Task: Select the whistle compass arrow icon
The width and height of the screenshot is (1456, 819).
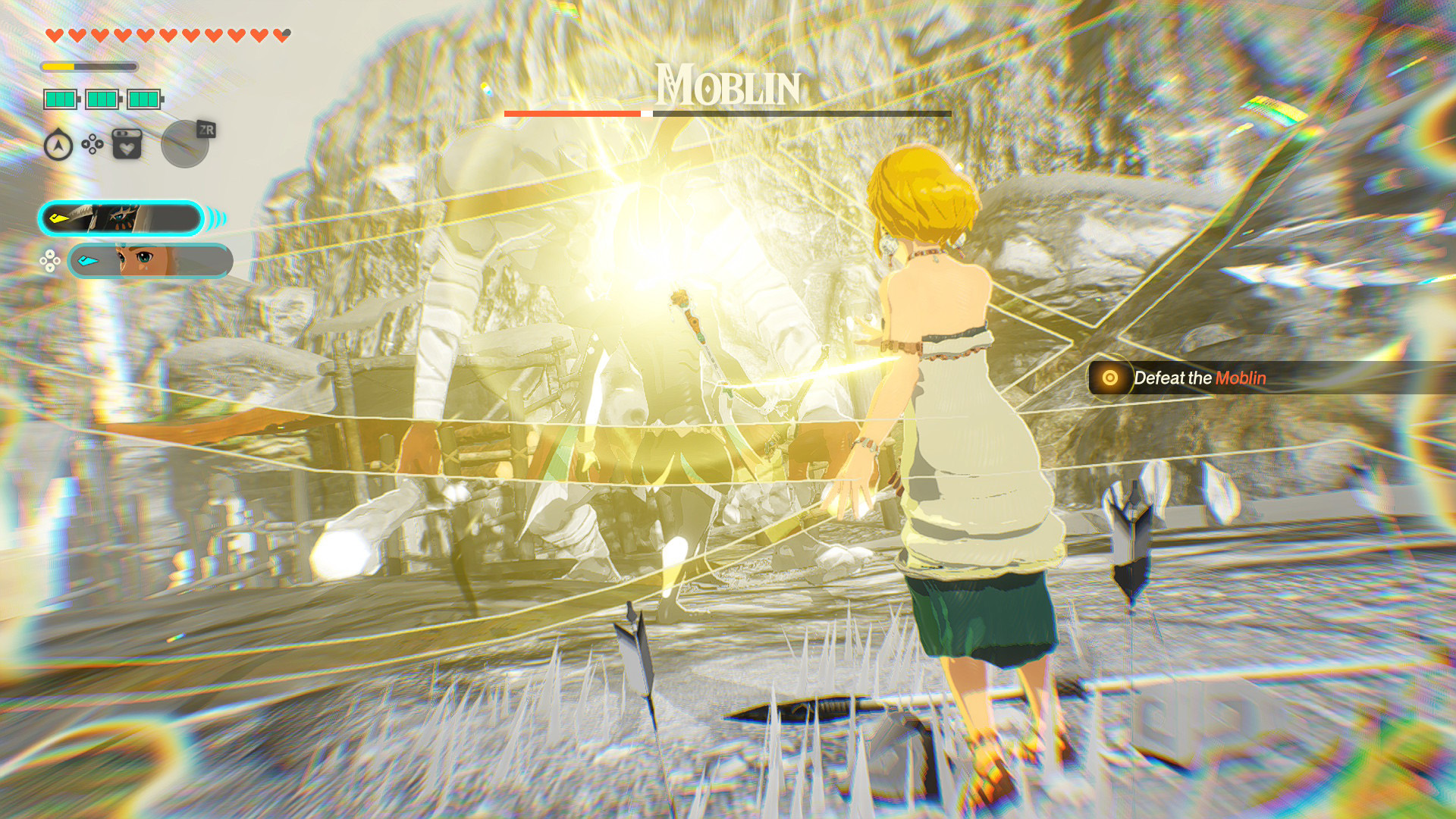Action: pyautogui.click(x=58, y=144)
